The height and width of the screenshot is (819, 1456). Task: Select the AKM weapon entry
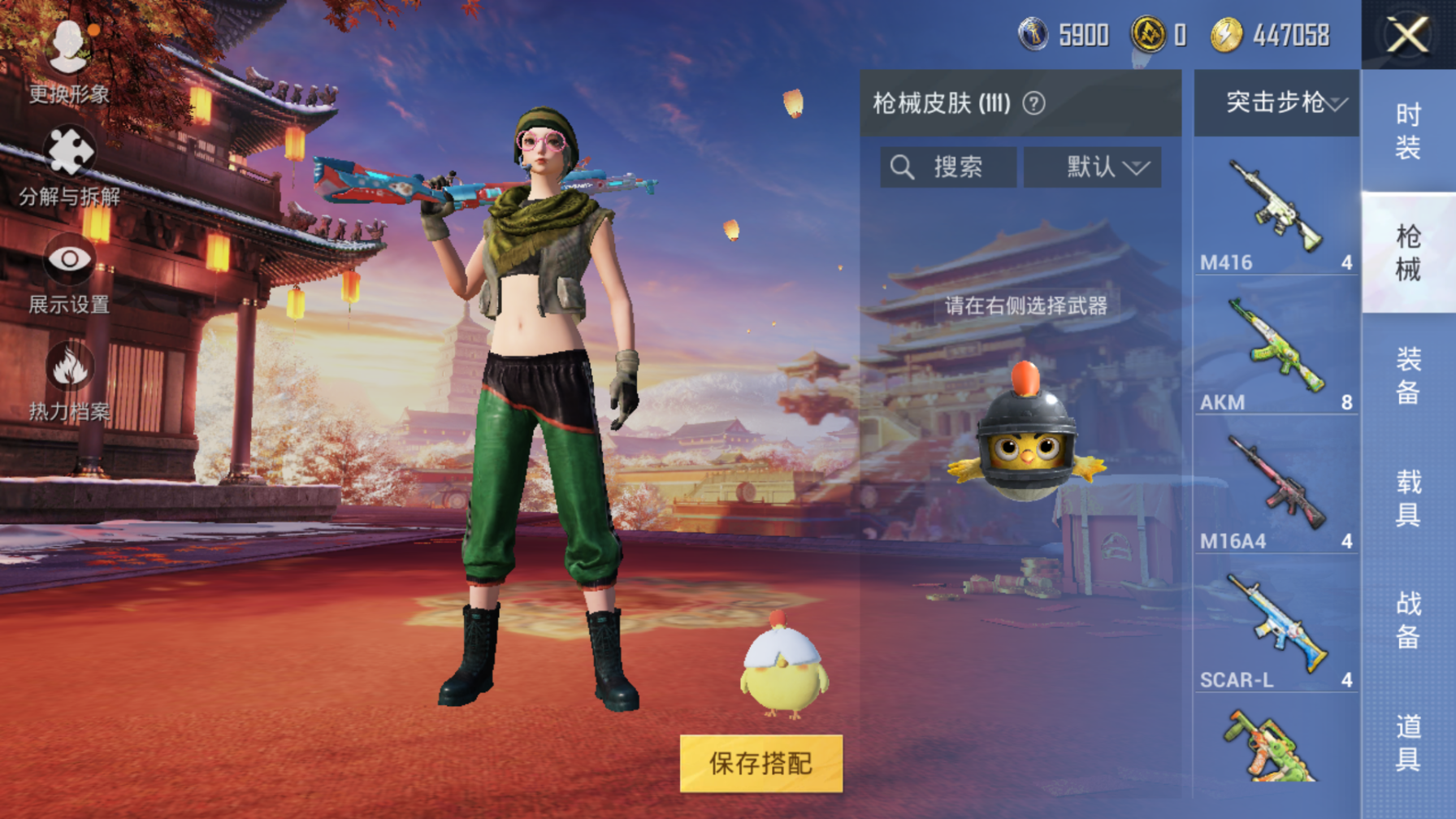tap(1276, 353)
